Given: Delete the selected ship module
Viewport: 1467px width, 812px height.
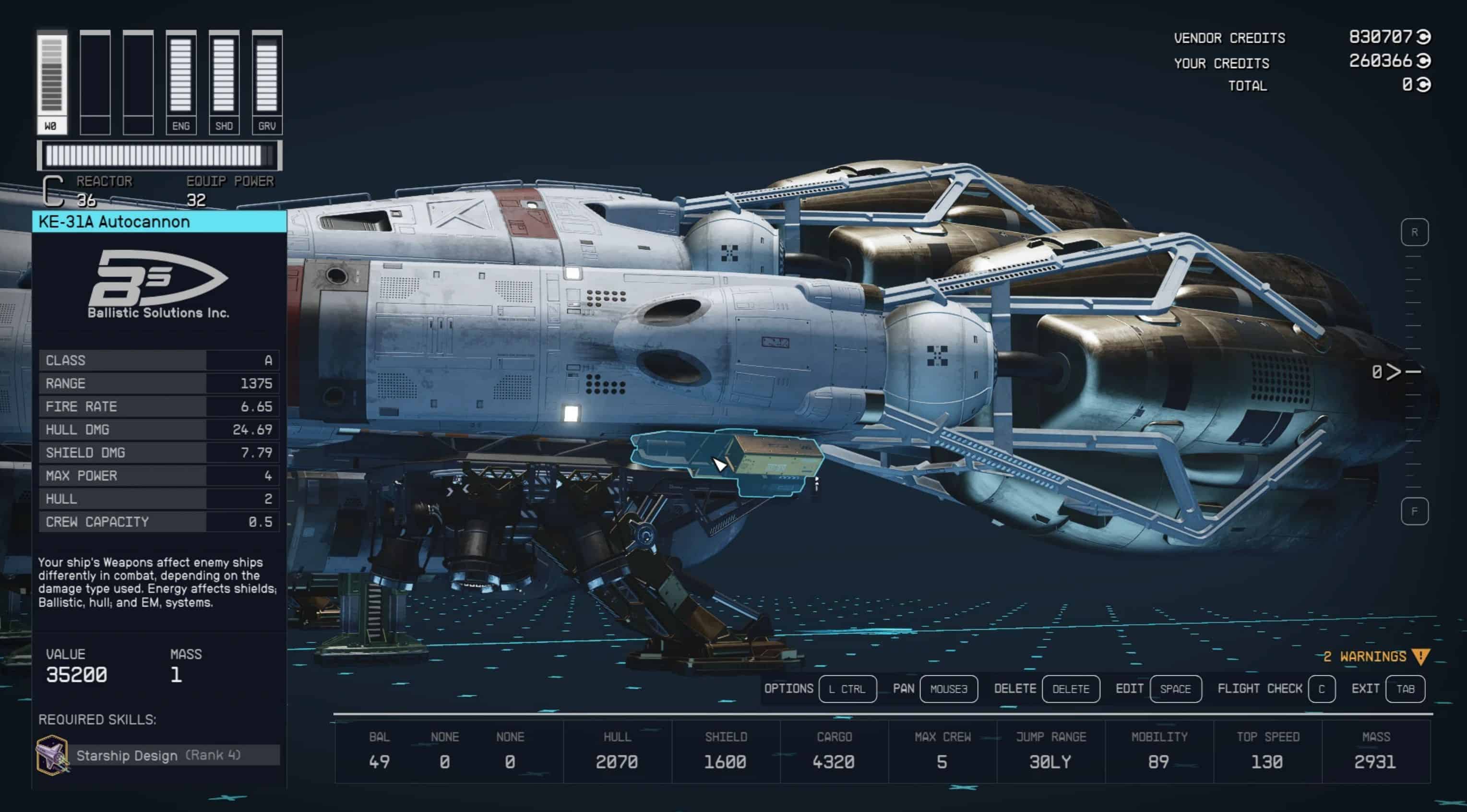Looking at the screenshot, I should (x=1071, y=689).
